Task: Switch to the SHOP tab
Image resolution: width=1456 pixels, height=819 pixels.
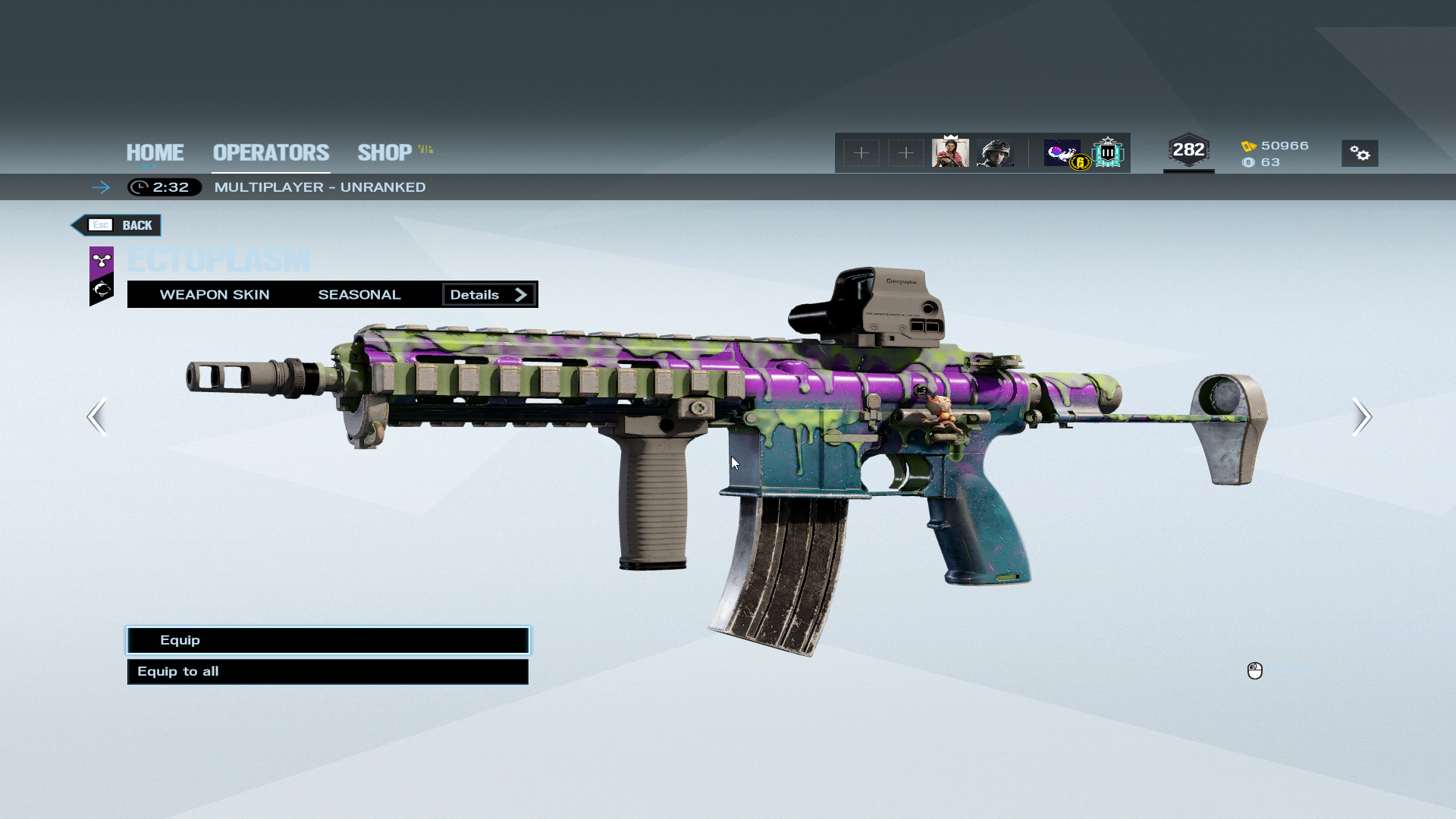Action: [x=385, y=152]
